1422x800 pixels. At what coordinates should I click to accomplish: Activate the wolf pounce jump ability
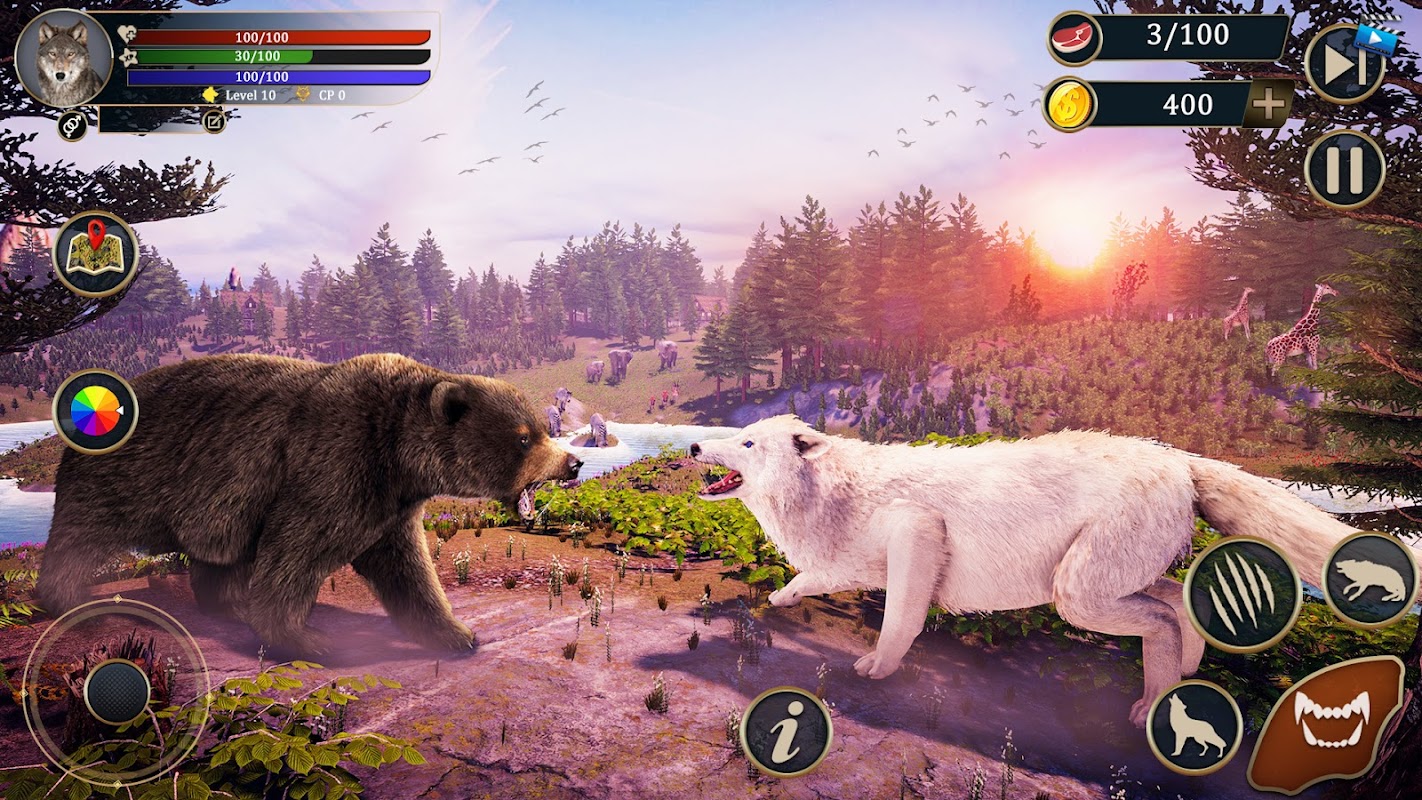1369,580
